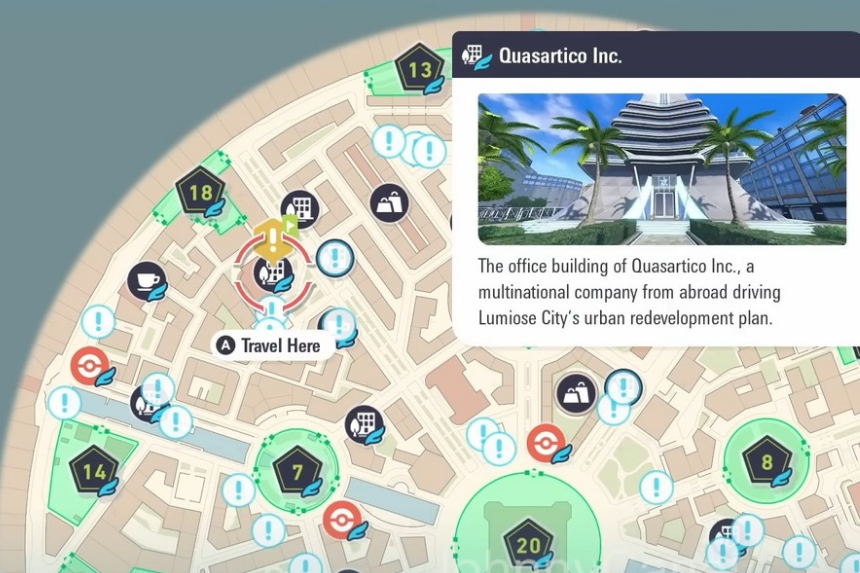The width and height of the screenshot is (860, 573).
Task: Select the red-circled Quasartico map marker
Action: tap(273, 272)
